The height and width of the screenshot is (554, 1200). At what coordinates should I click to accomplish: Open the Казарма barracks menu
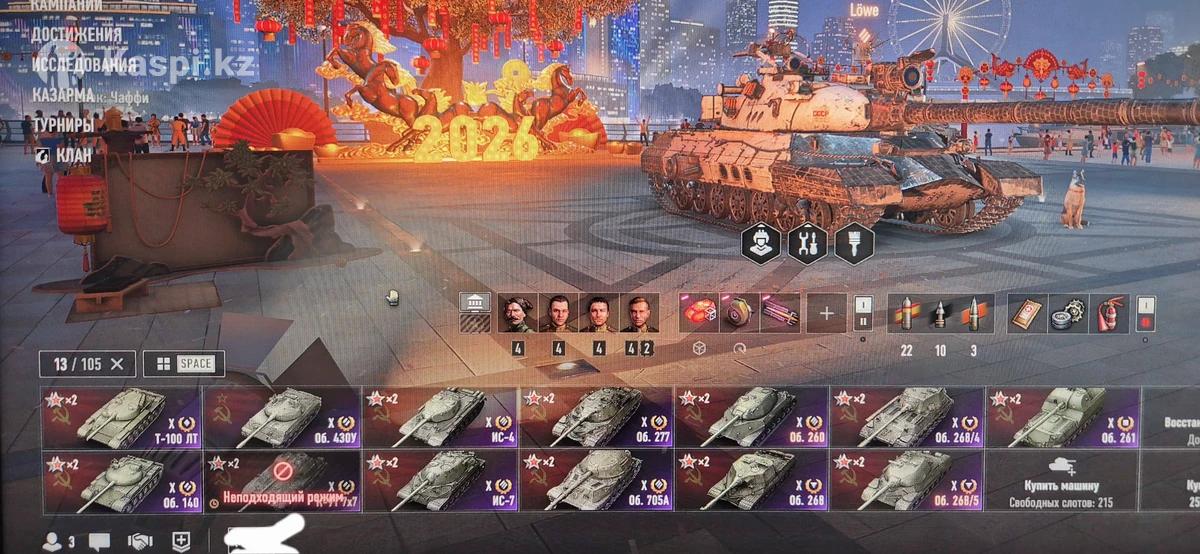pyautogui.click(x=64, y=95)
